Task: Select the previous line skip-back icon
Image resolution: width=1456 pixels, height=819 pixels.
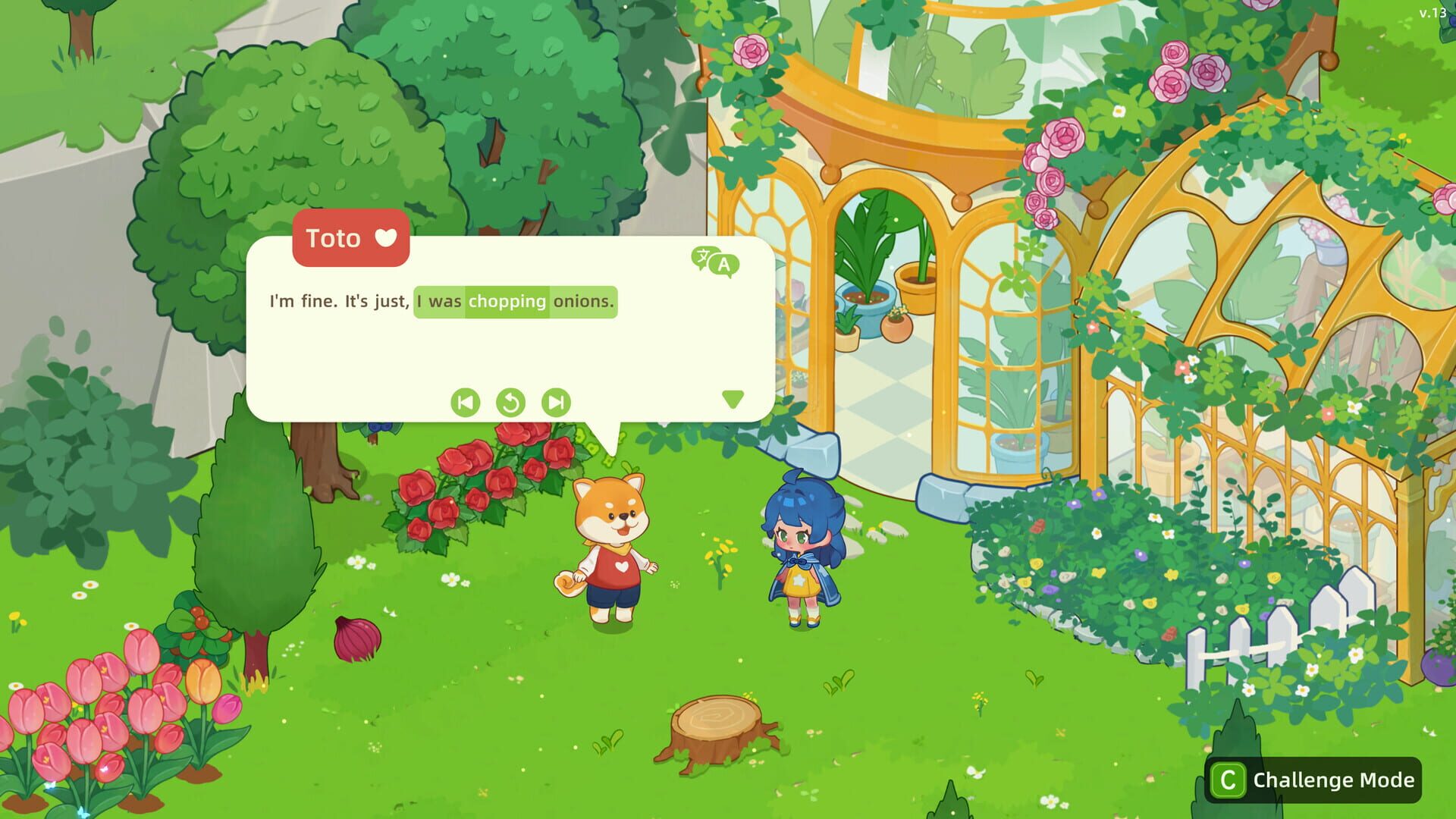Action: [x=466, y=403]
